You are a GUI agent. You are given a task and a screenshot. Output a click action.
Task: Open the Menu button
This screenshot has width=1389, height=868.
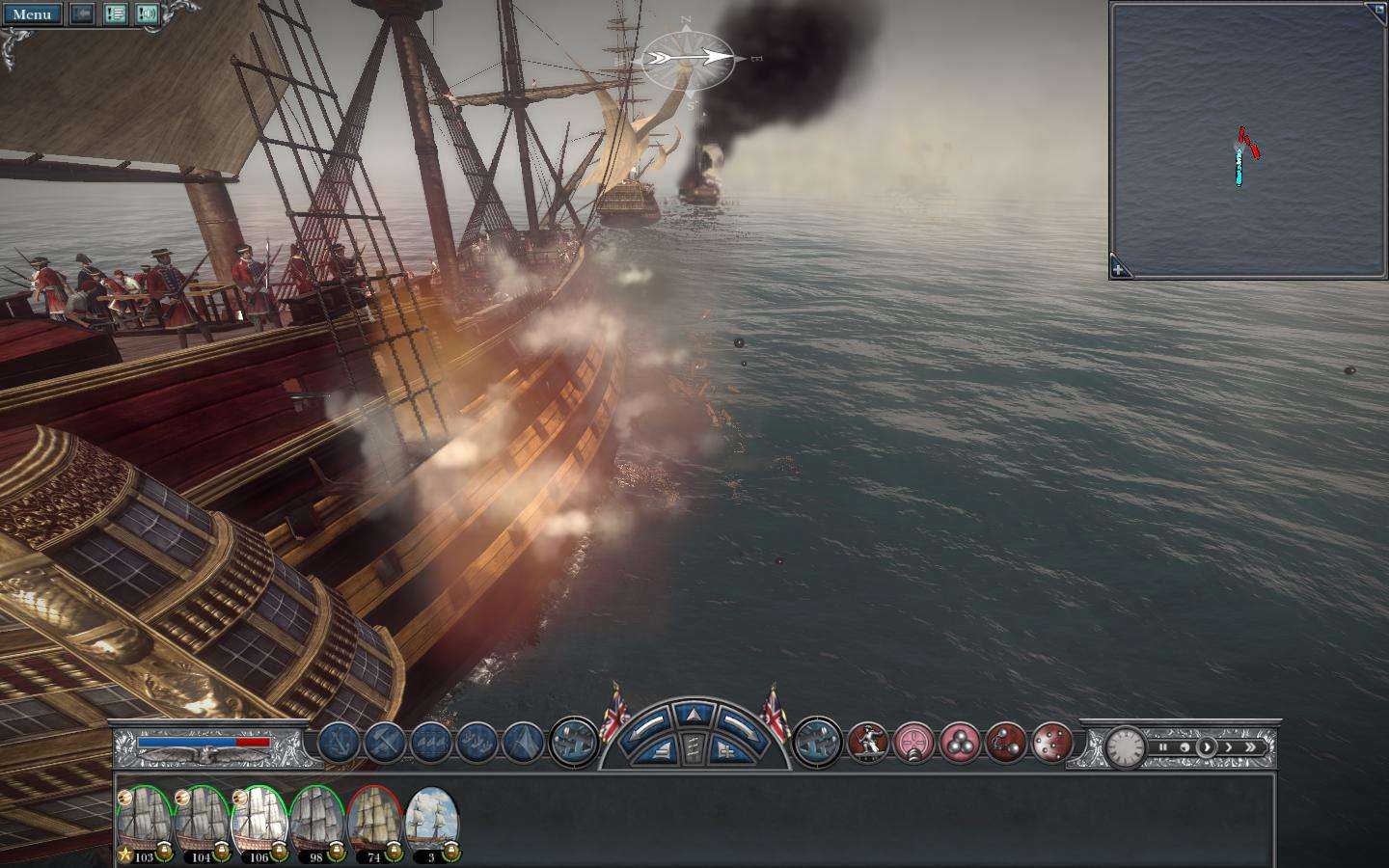(x=32, y=14)
